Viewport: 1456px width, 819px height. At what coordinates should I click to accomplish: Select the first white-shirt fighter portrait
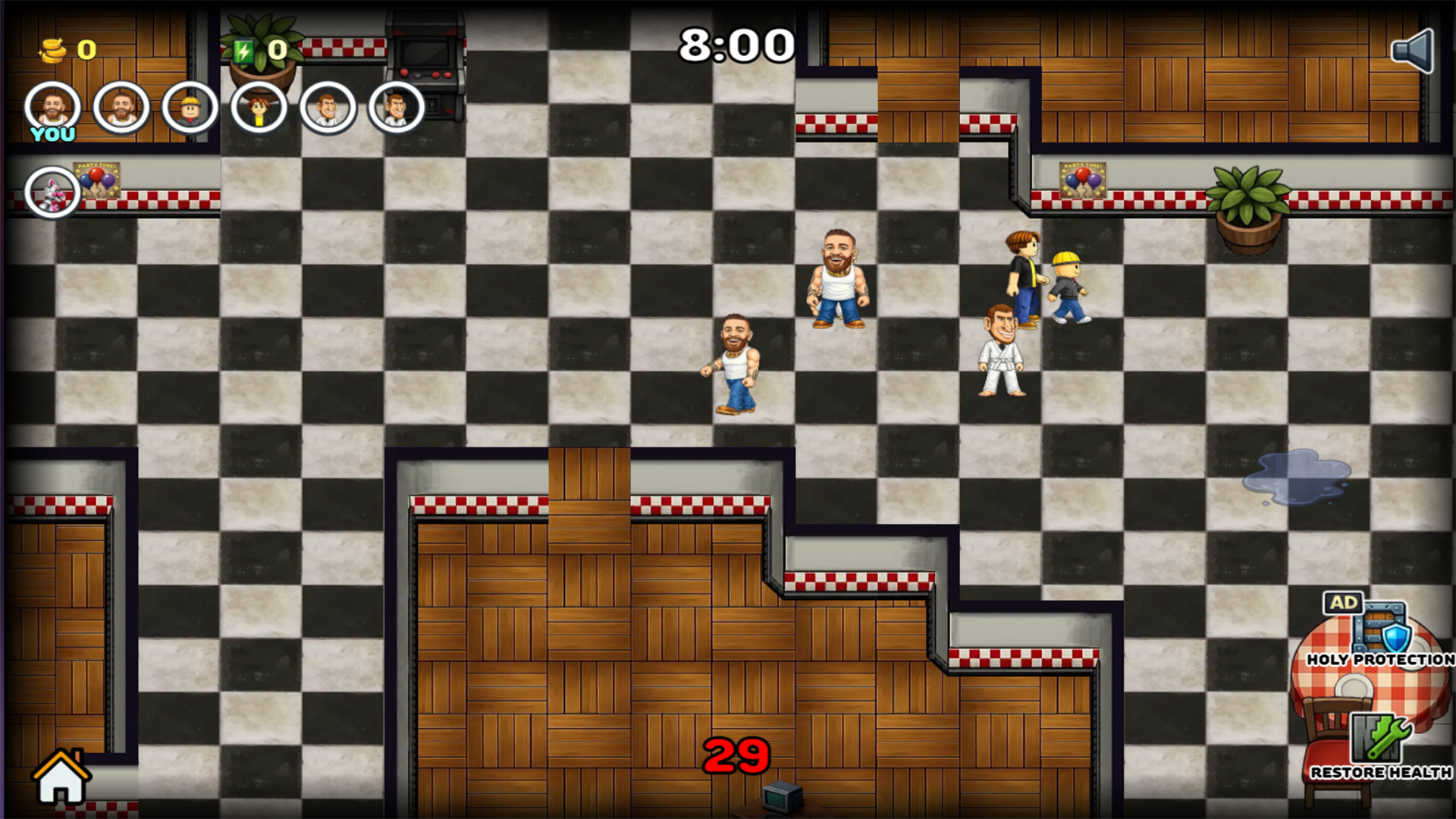326,108
